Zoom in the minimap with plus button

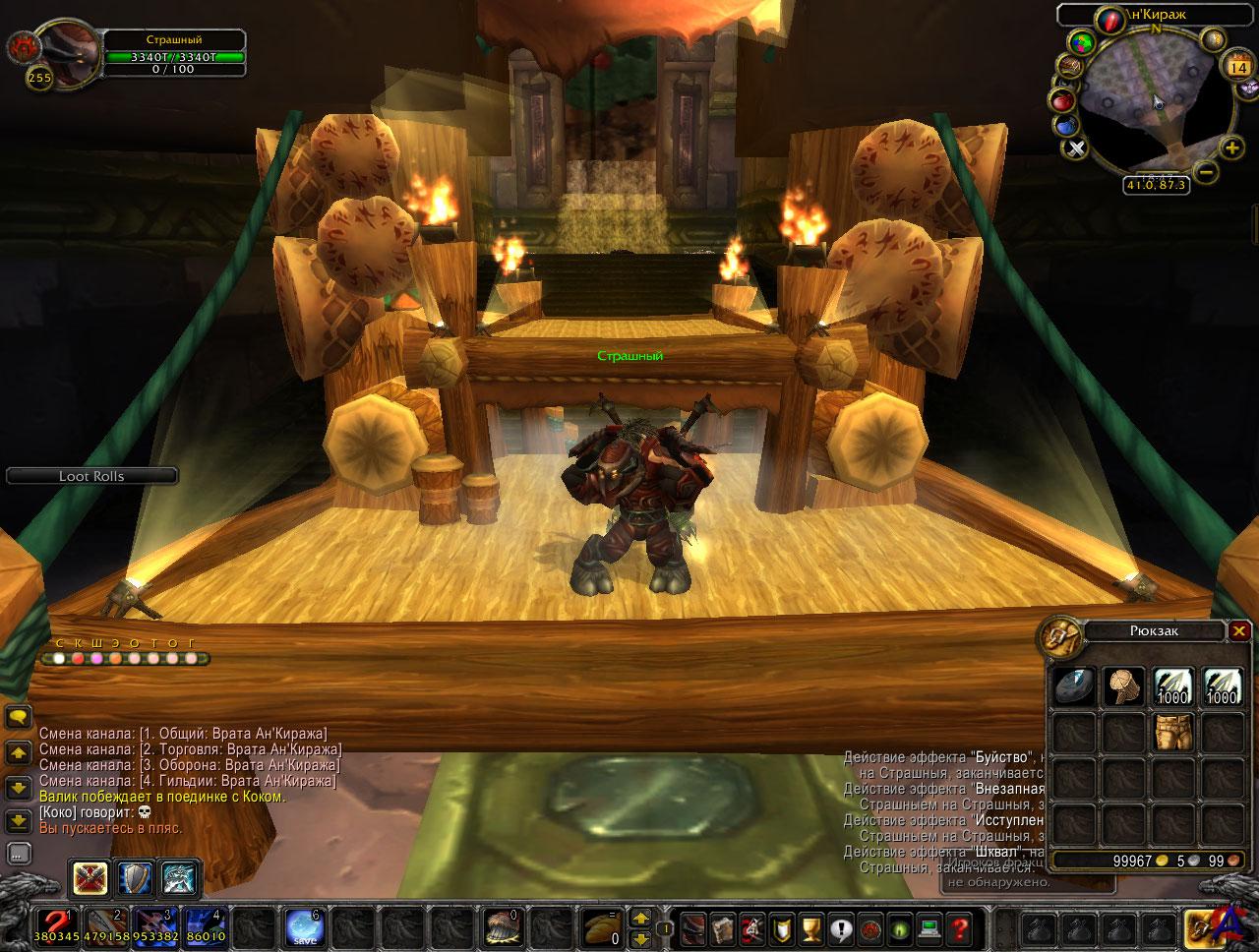(x=1231, y=149)
